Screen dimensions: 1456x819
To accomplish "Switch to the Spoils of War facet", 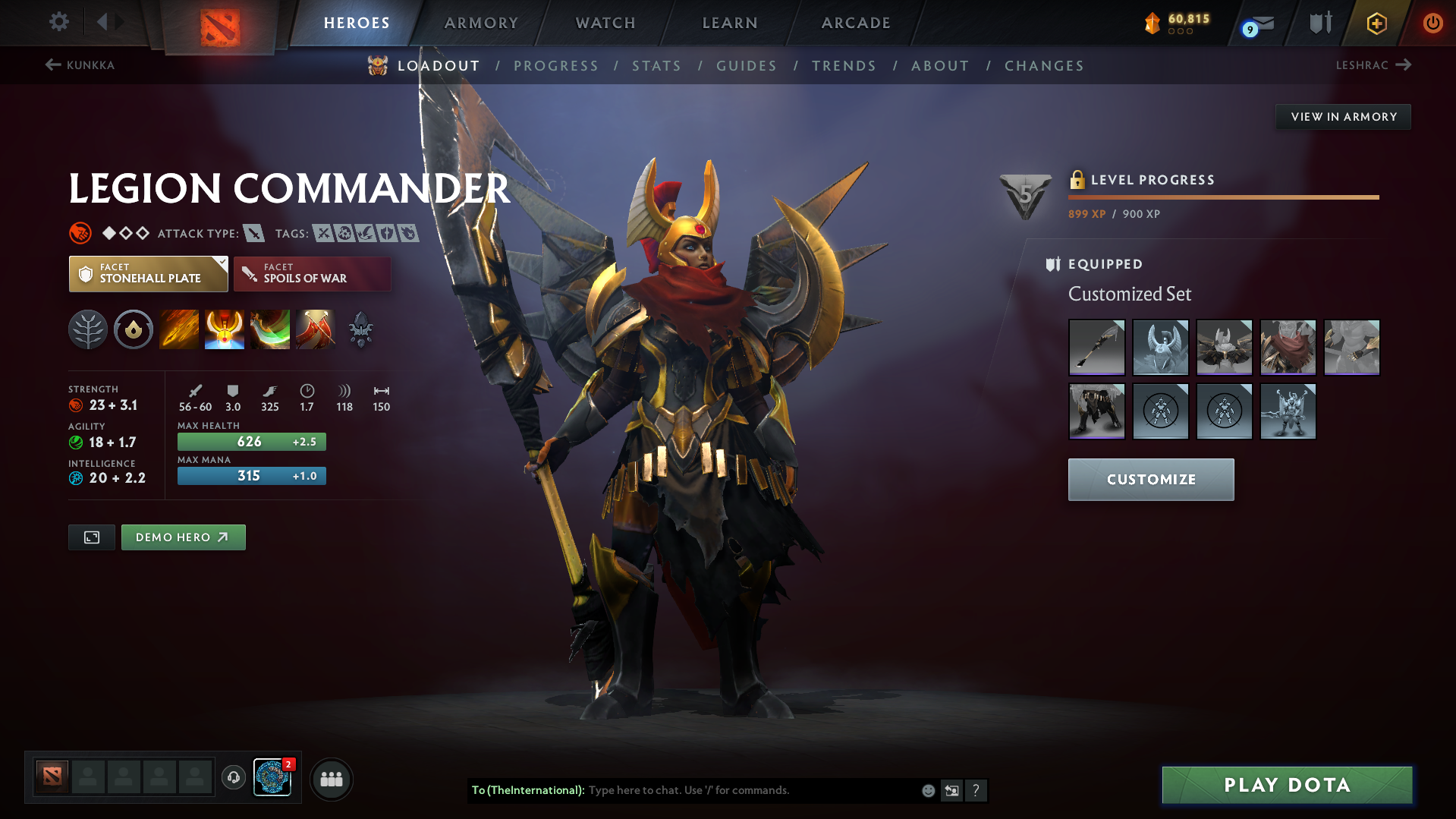I will point(312,273).
